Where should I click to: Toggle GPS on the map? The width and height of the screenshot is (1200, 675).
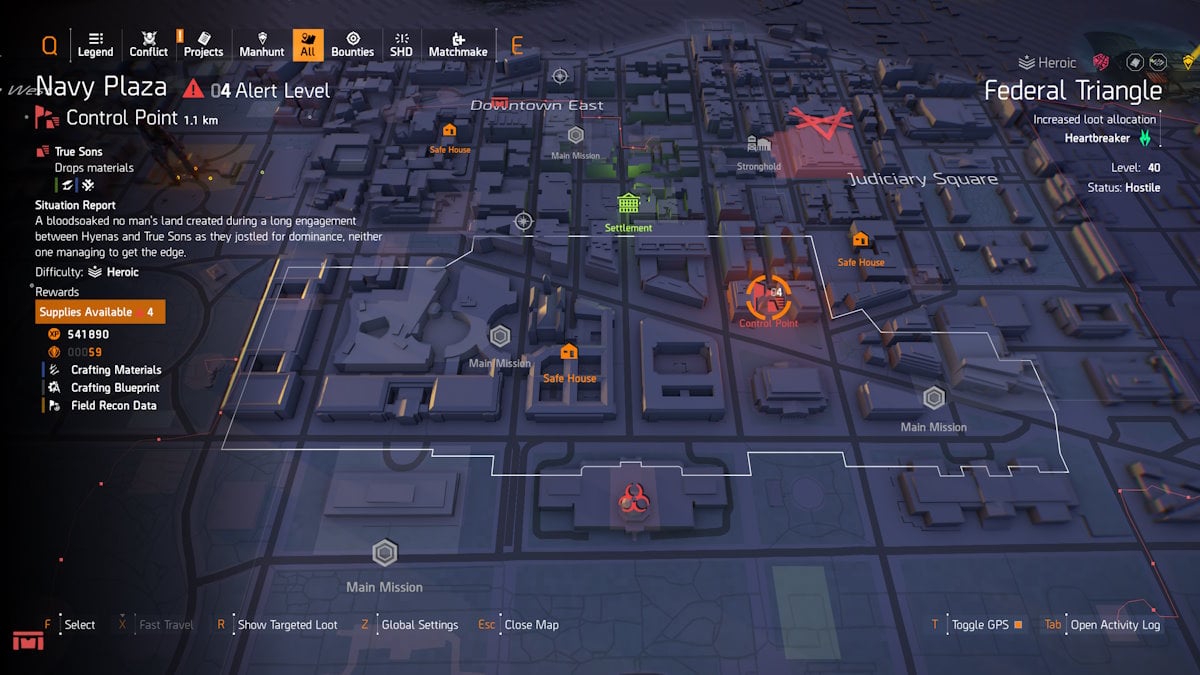980,625
